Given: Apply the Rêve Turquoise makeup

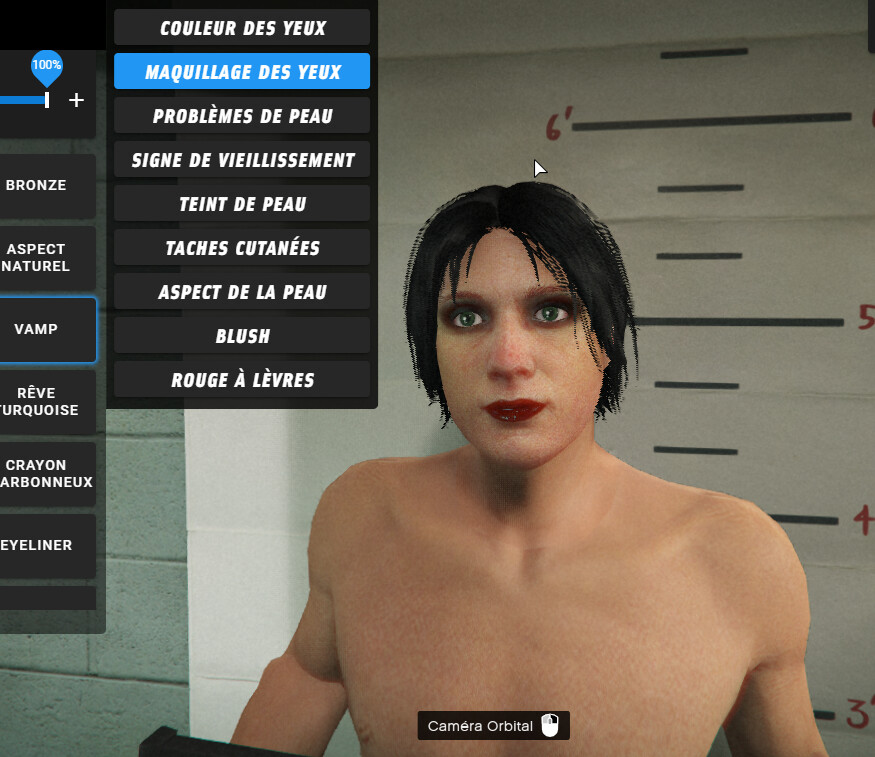Looking at the screenshot, I should (40, 401).
